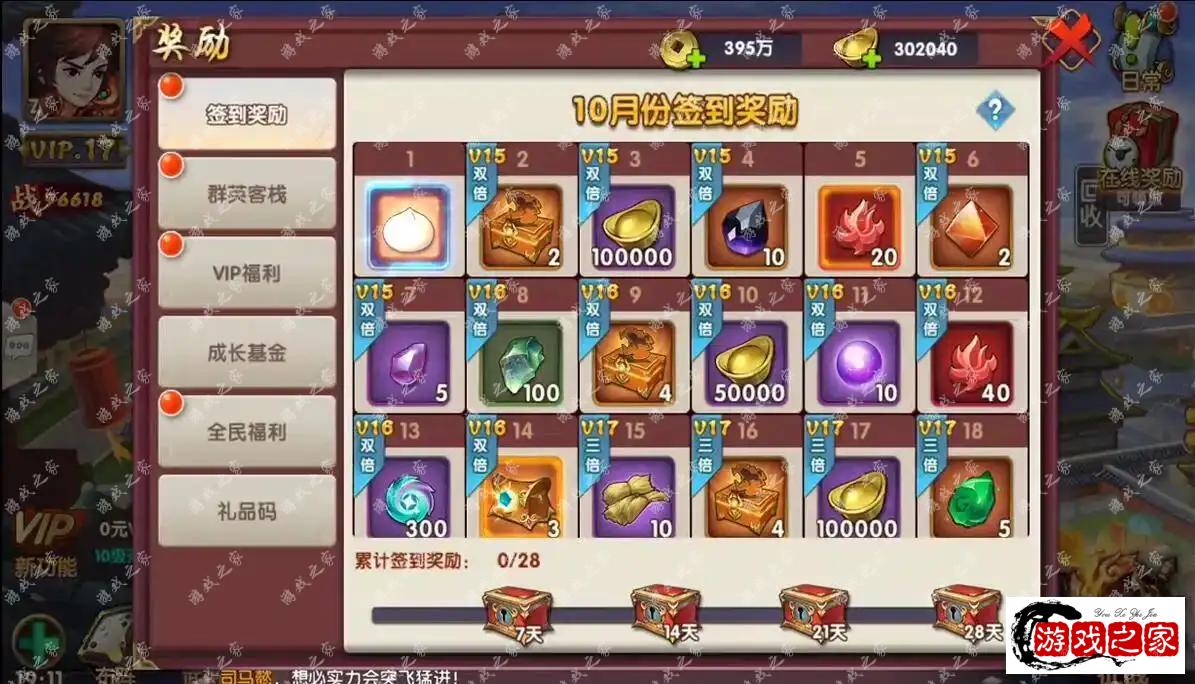The image size is (1195, 684).
Task: Switch to the 全民福利 tab
Action: coord(246,432)
